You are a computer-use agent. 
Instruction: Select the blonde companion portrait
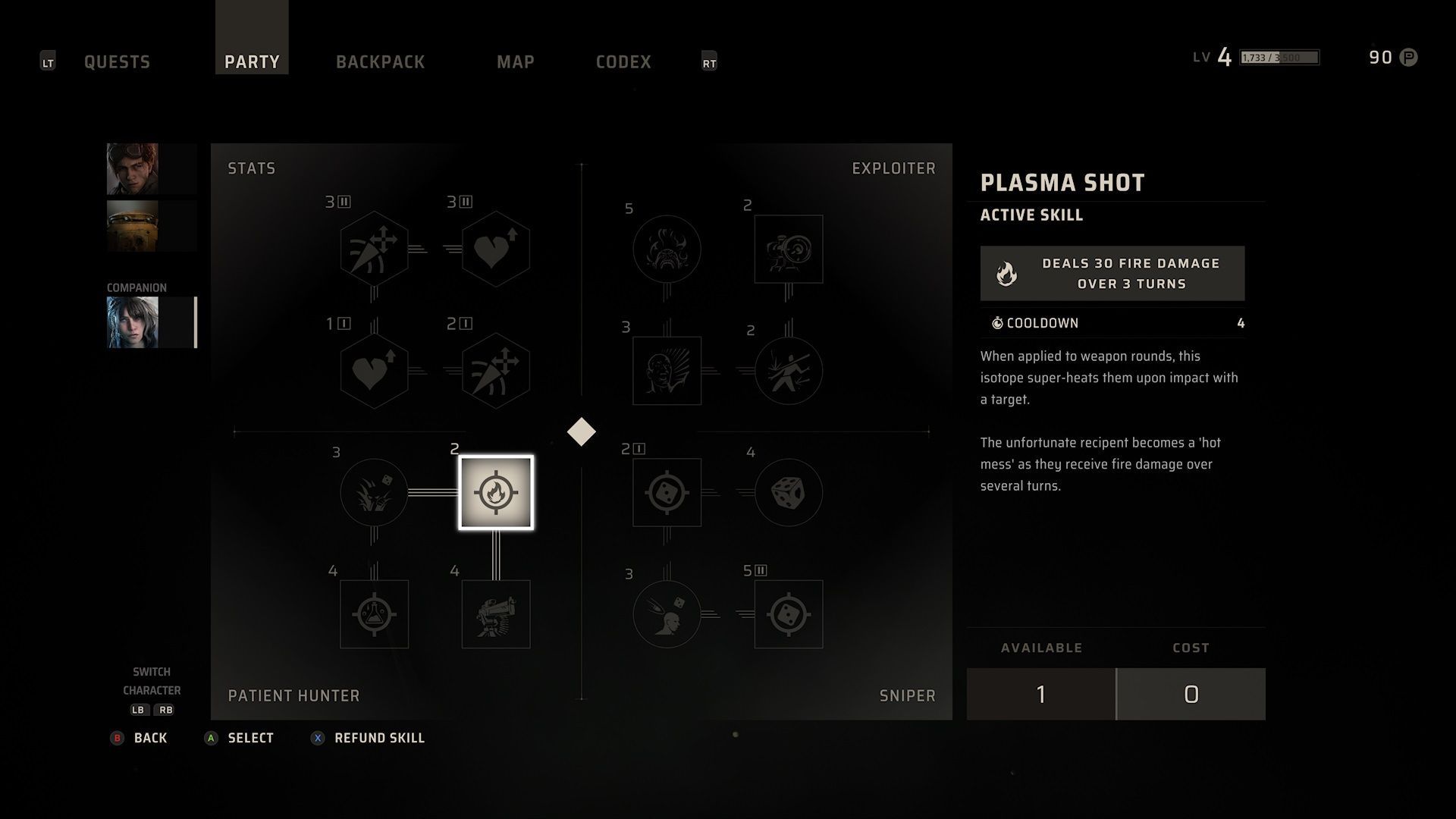click(x=133, y=322)
